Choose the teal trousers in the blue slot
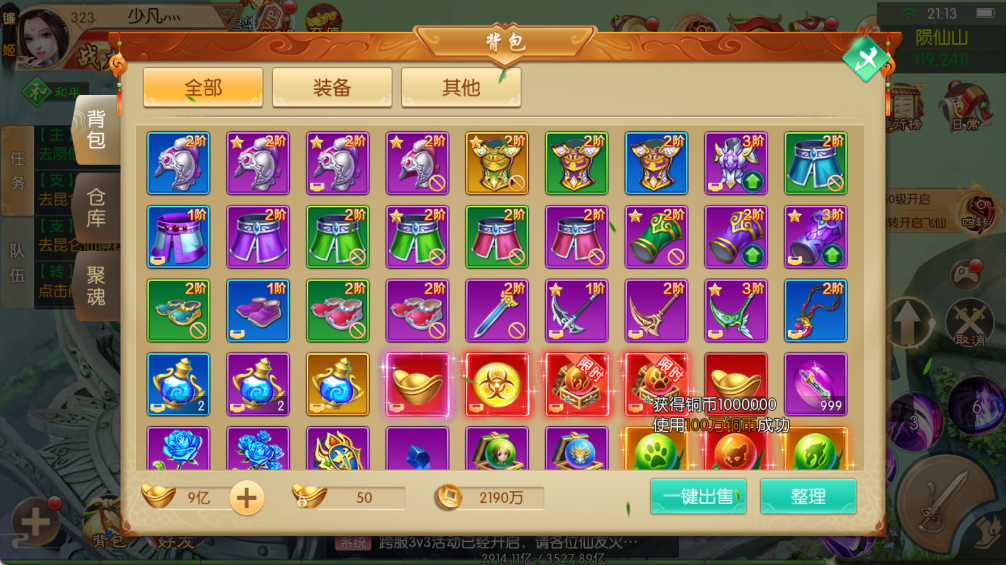Screen dimensions: 1006x565 coord(815,163)
